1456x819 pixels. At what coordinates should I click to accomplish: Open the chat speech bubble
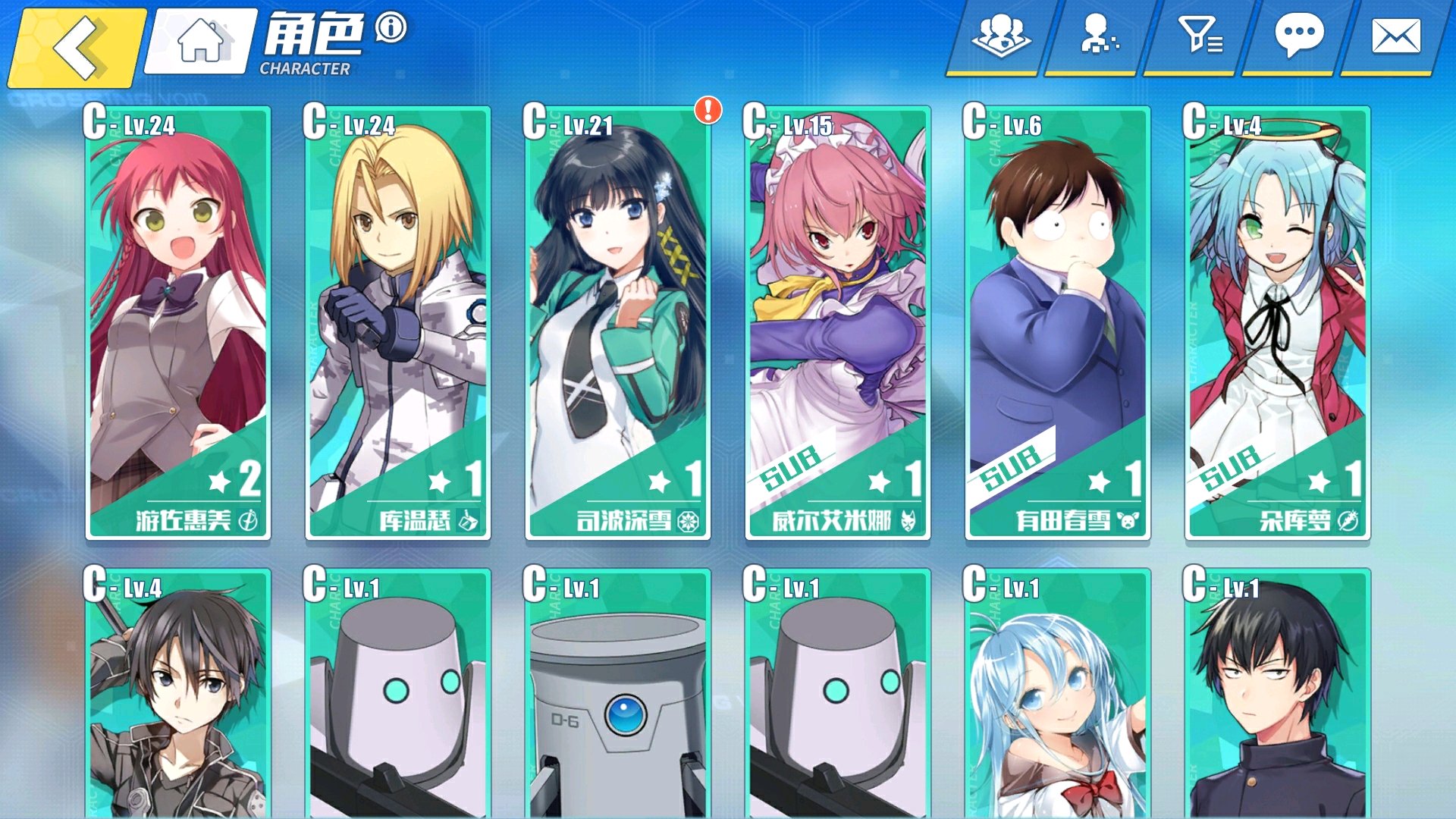(1298, 36)
